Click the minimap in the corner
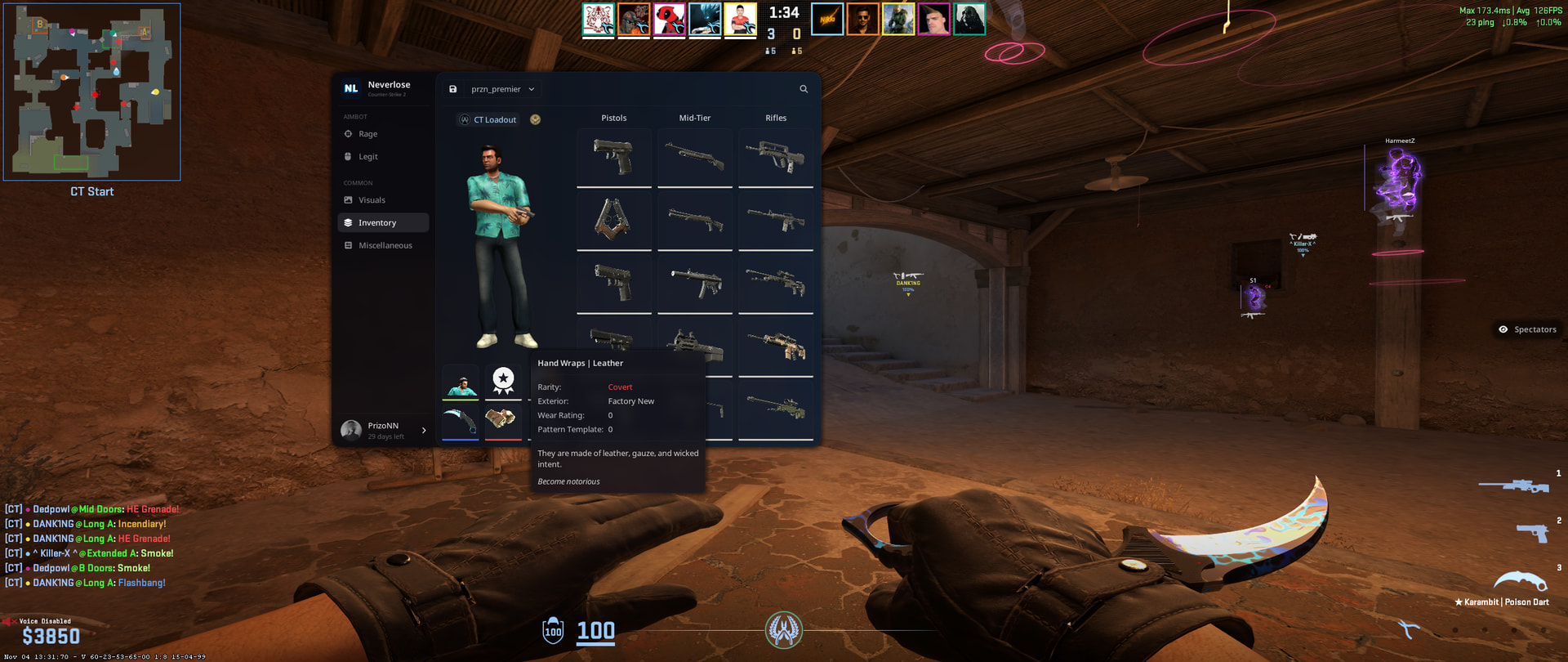Screen dimensions: 1568x662 click(x=91, y=92)
